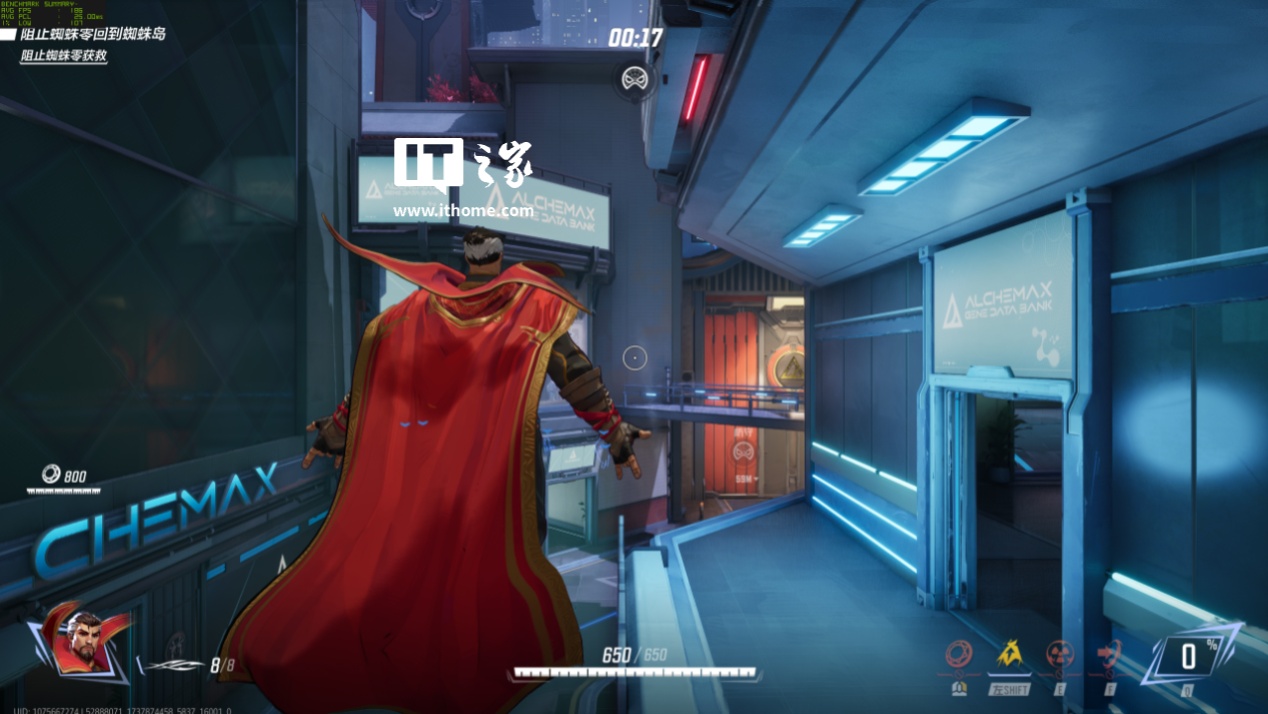Image resolution: width=1268 pixels, height=714 pixels.
Task: Select the ultimate ability charge gauge
Action: [x=1188, y=656]
